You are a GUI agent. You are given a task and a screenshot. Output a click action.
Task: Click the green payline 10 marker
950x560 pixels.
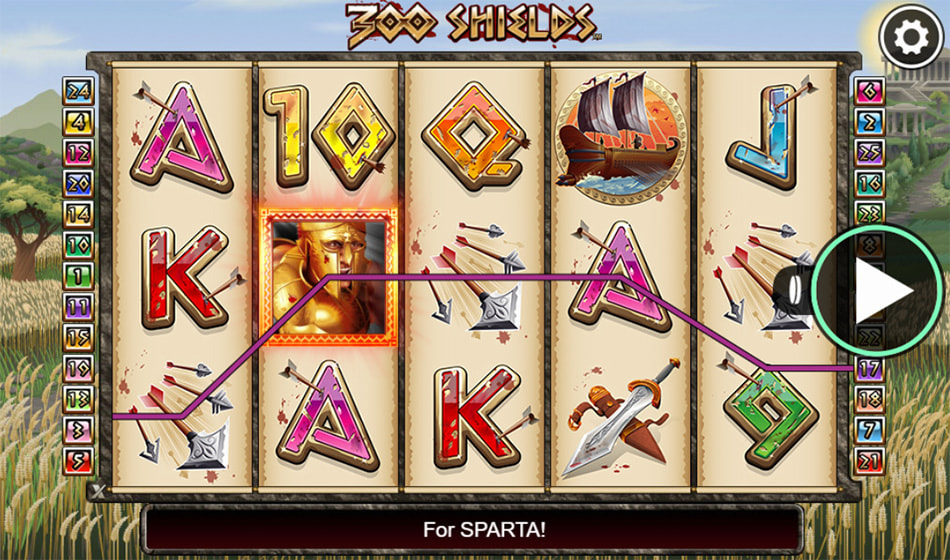tap(78, 245)
